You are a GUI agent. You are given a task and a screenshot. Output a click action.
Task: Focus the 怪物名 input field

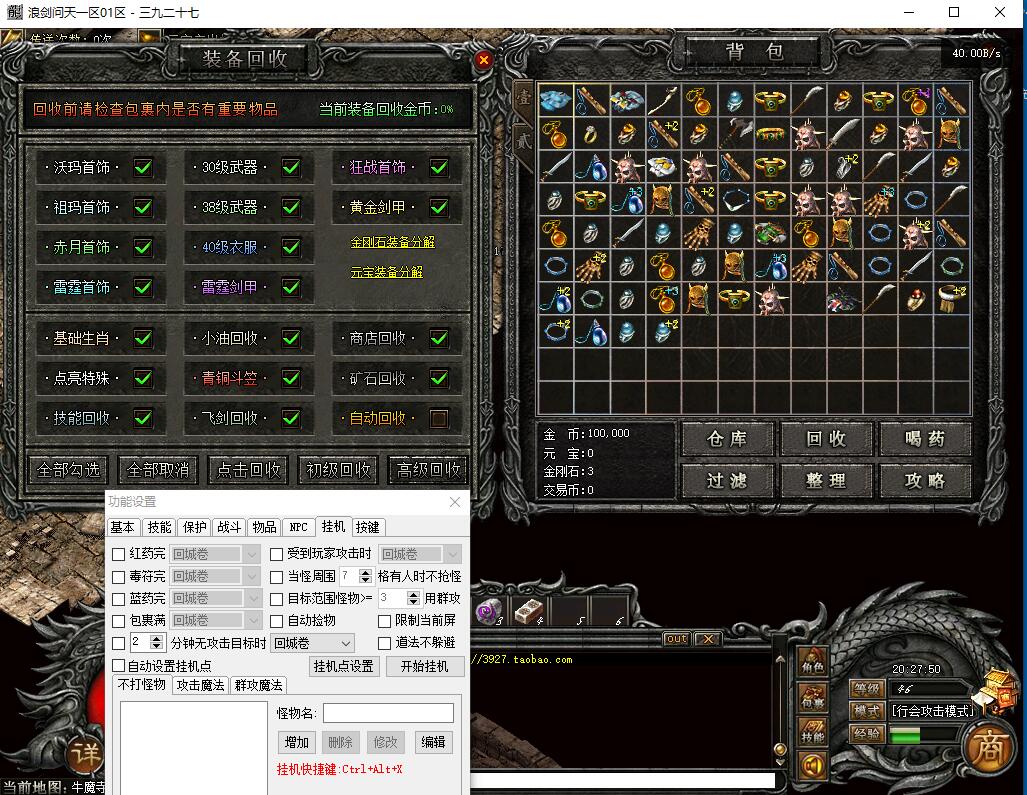click(388, 713)
